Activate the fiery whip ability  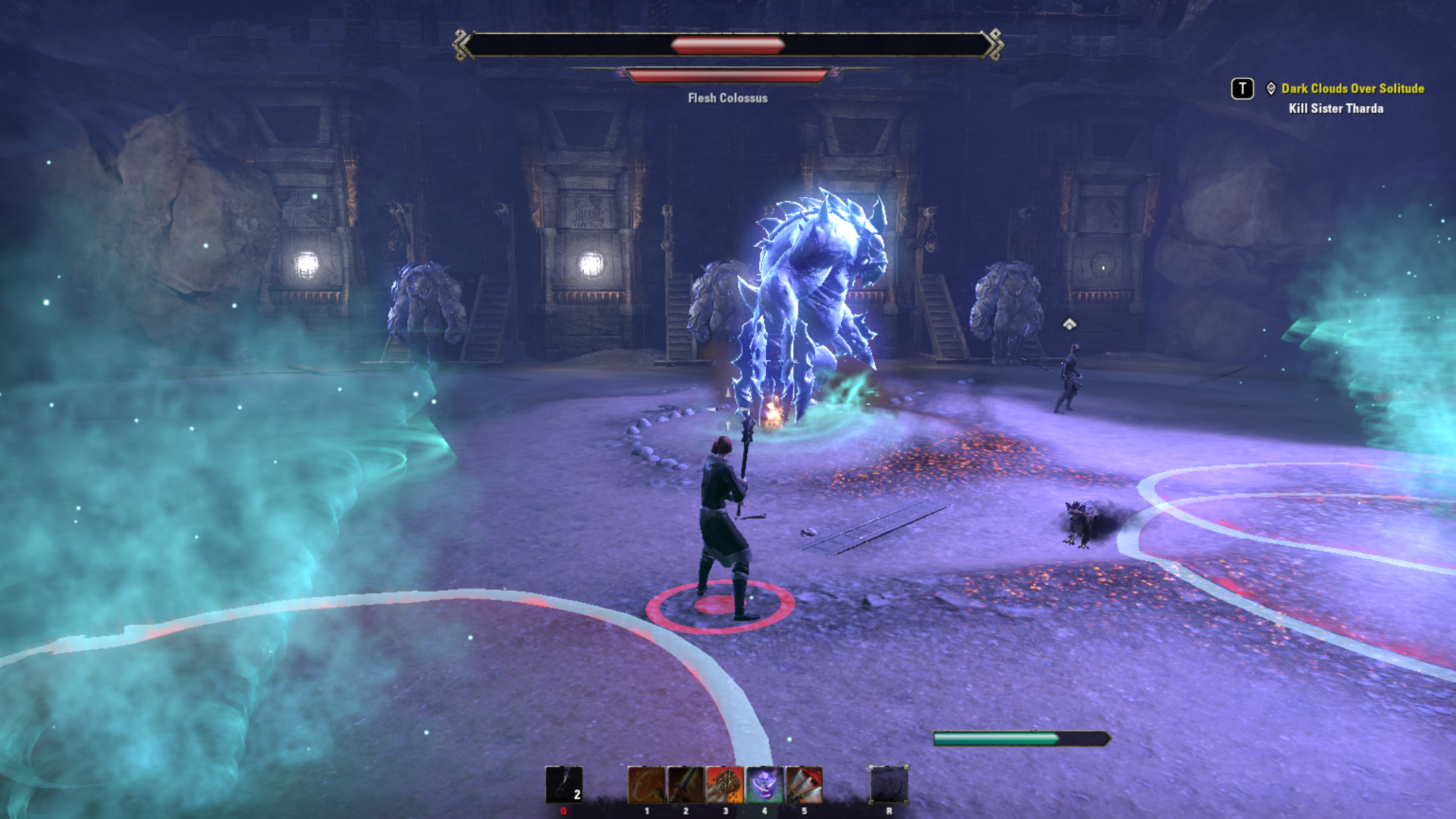(x=646, y=784)
